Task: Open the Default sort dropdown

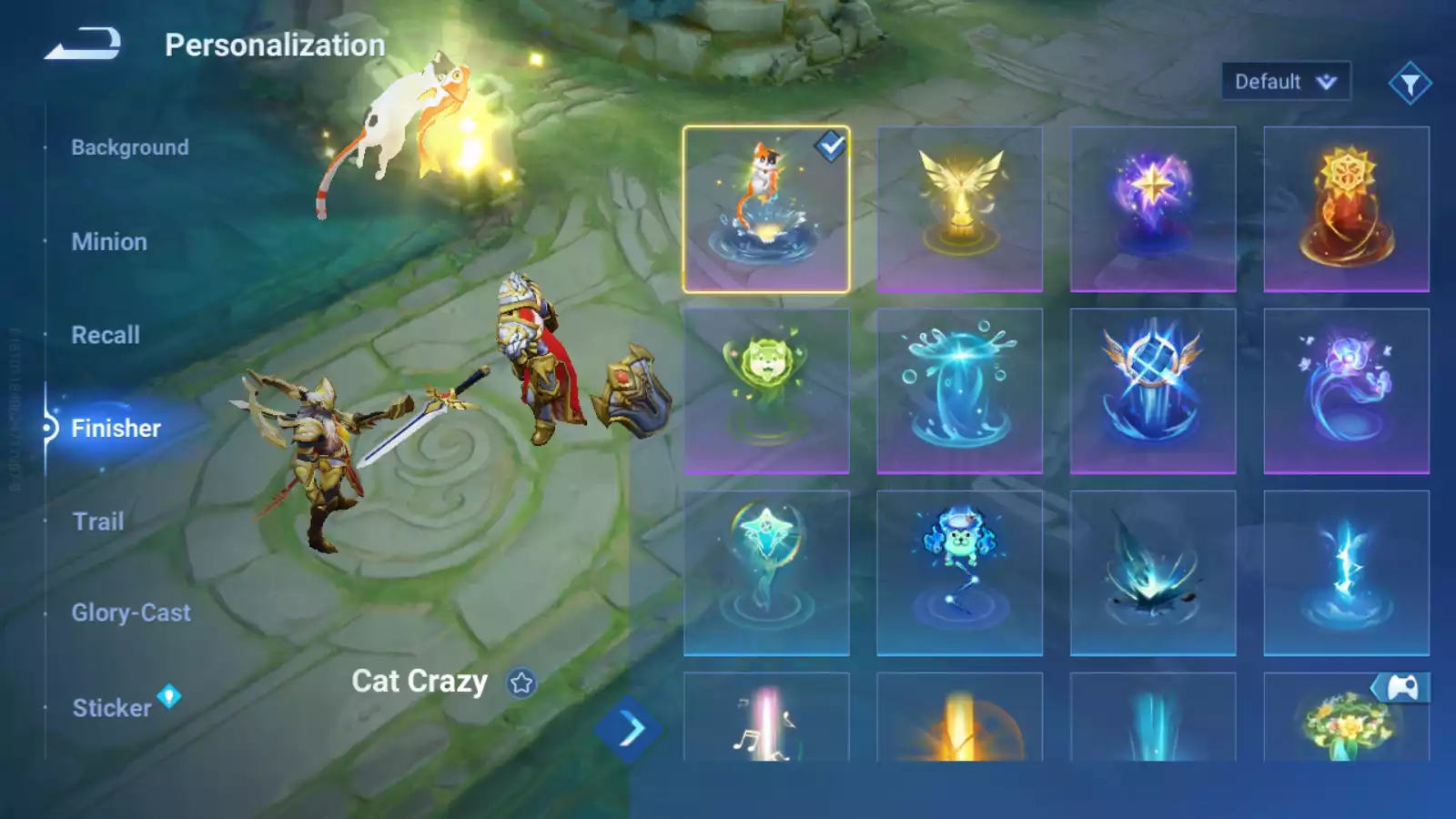Action: pyautogui.click(x=1285, y=82)
